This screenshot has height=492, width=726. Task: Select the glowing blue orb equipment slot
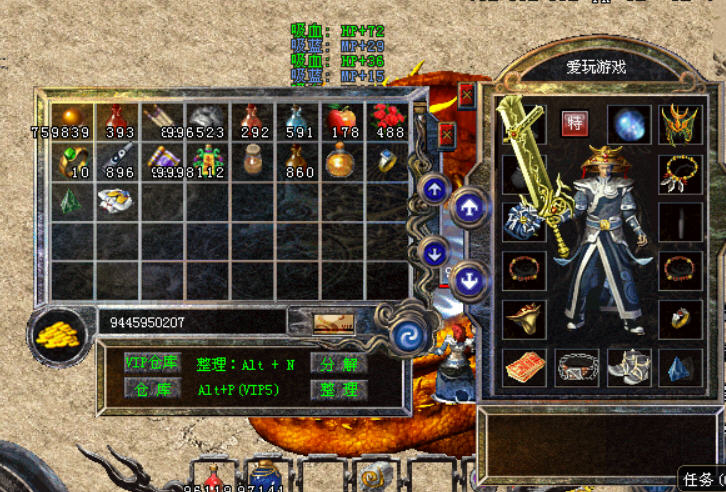click(629, 125)
